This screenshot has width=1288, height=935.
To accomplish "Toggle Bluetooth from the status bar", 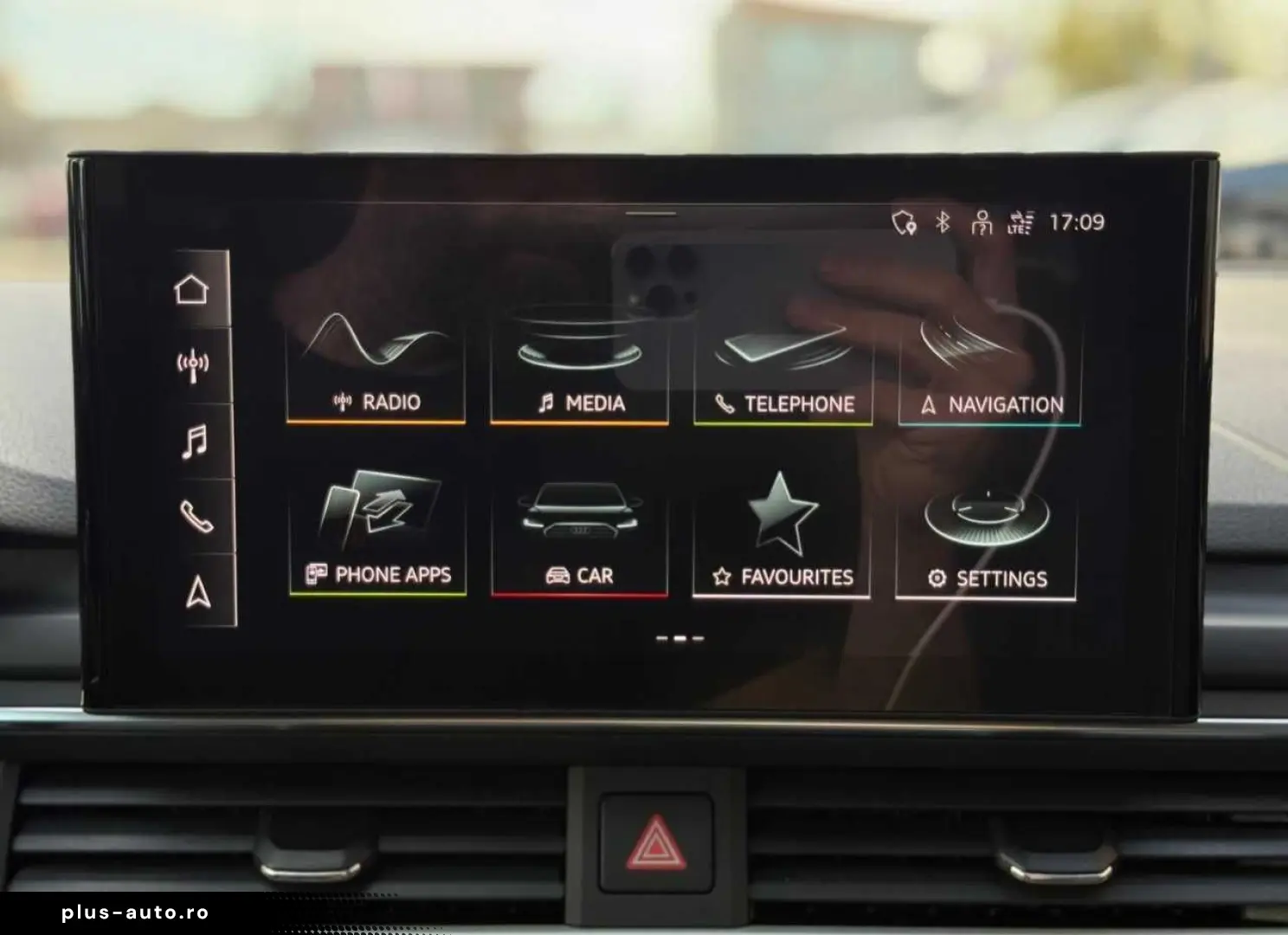I will pos(942,222).
